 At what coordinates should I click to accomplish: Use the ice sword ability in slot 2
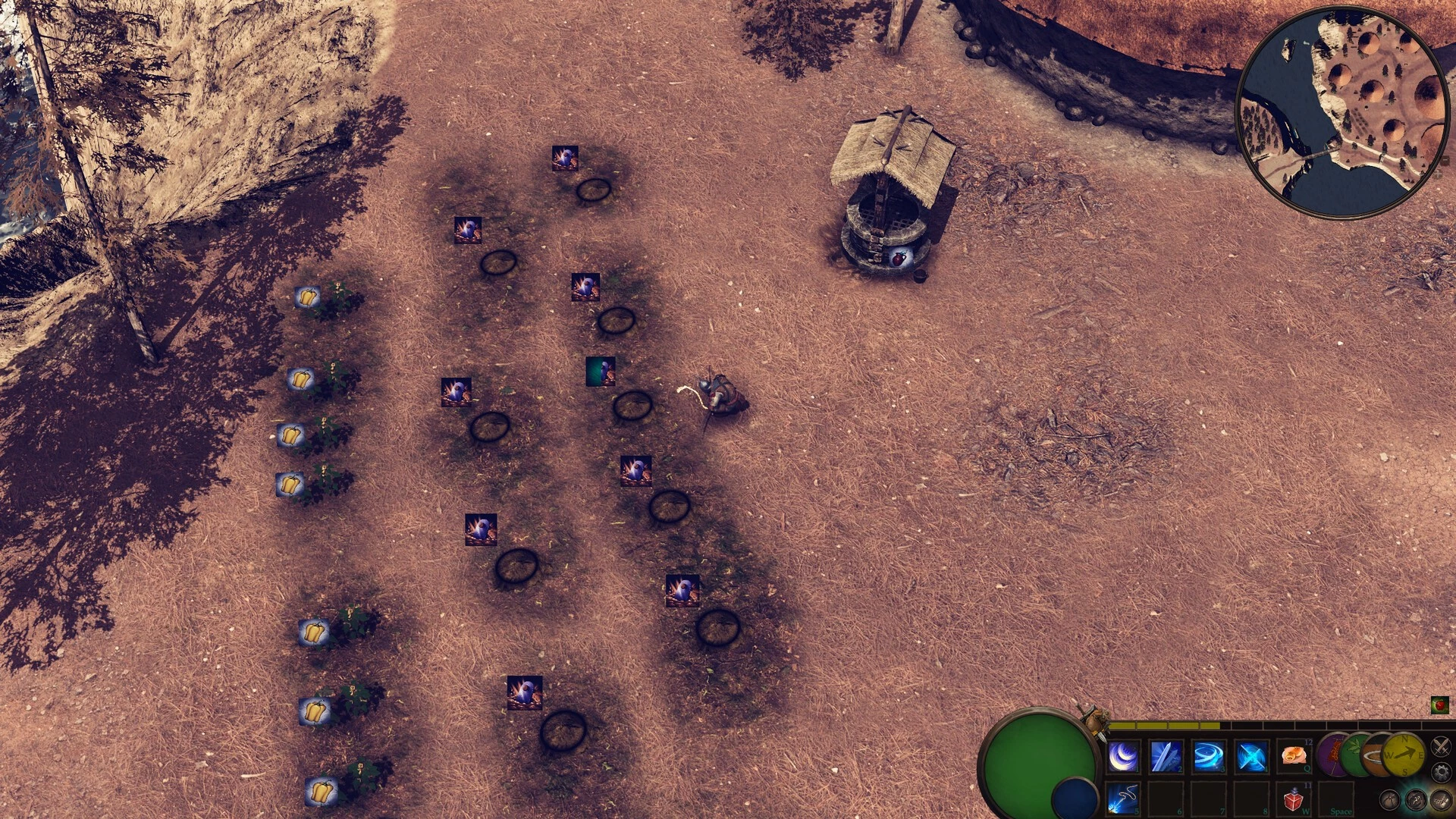pos(1166,757)
